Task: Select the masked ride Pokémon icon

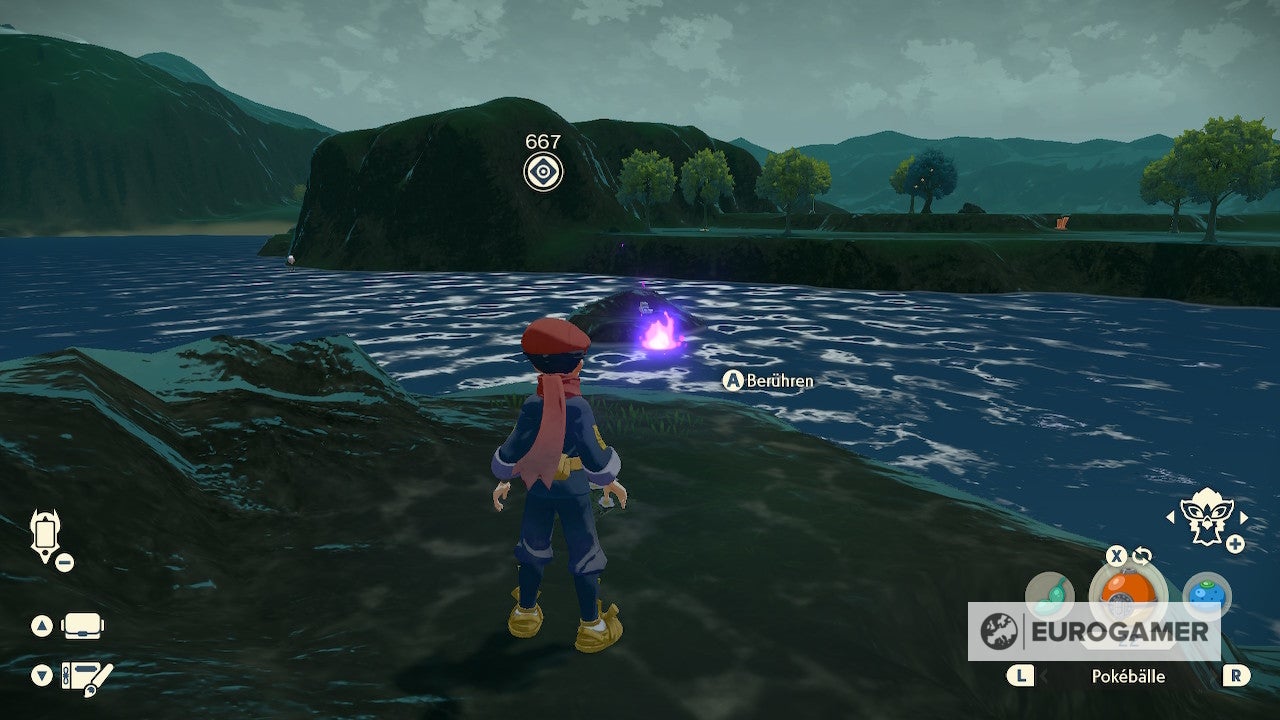Action: [x=1206, y=517]
